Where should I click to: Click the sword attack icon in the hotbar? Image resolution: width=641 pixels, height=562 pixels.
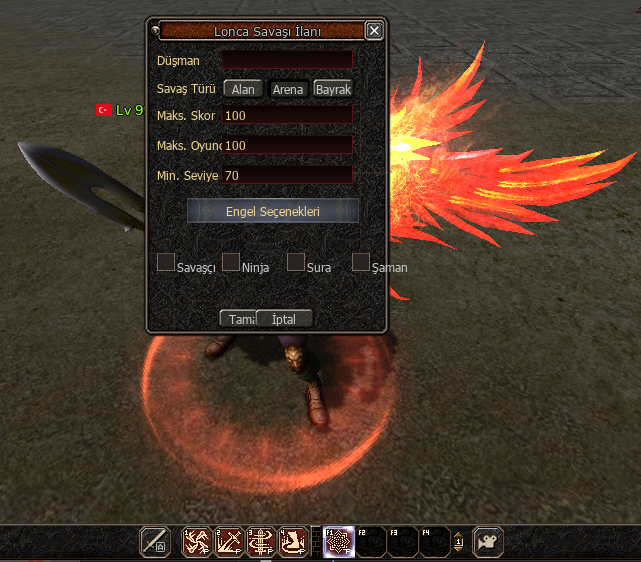154,541
